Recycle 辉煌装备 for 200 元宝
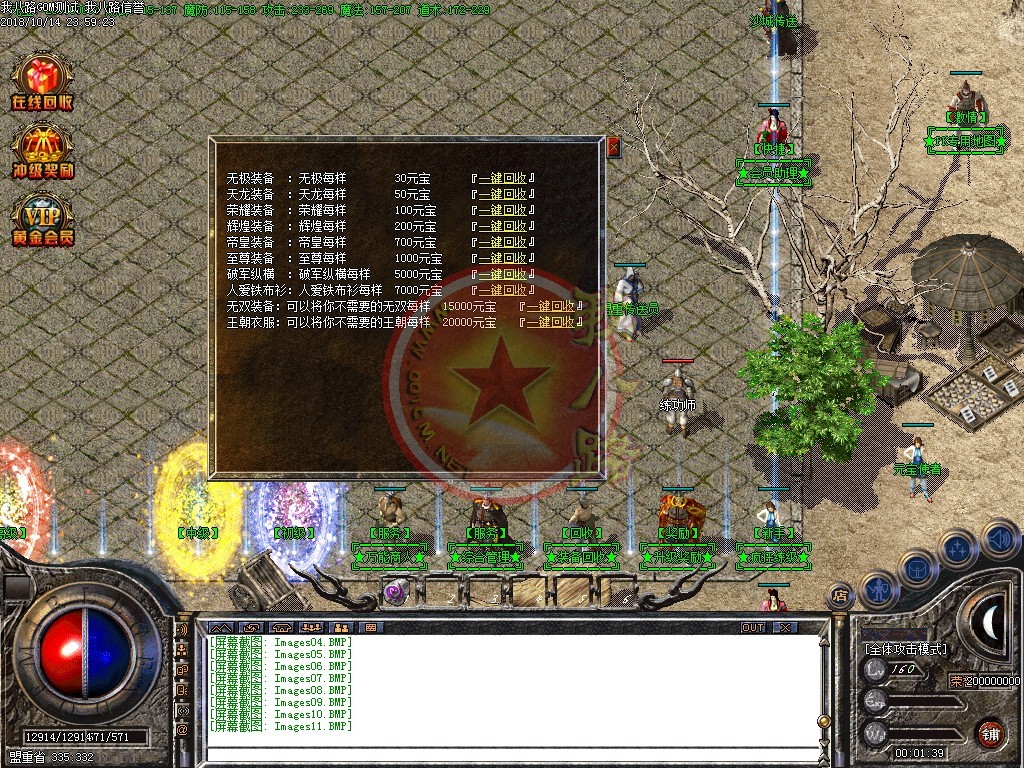The image size is (1024, 768). tap(502, 227)
